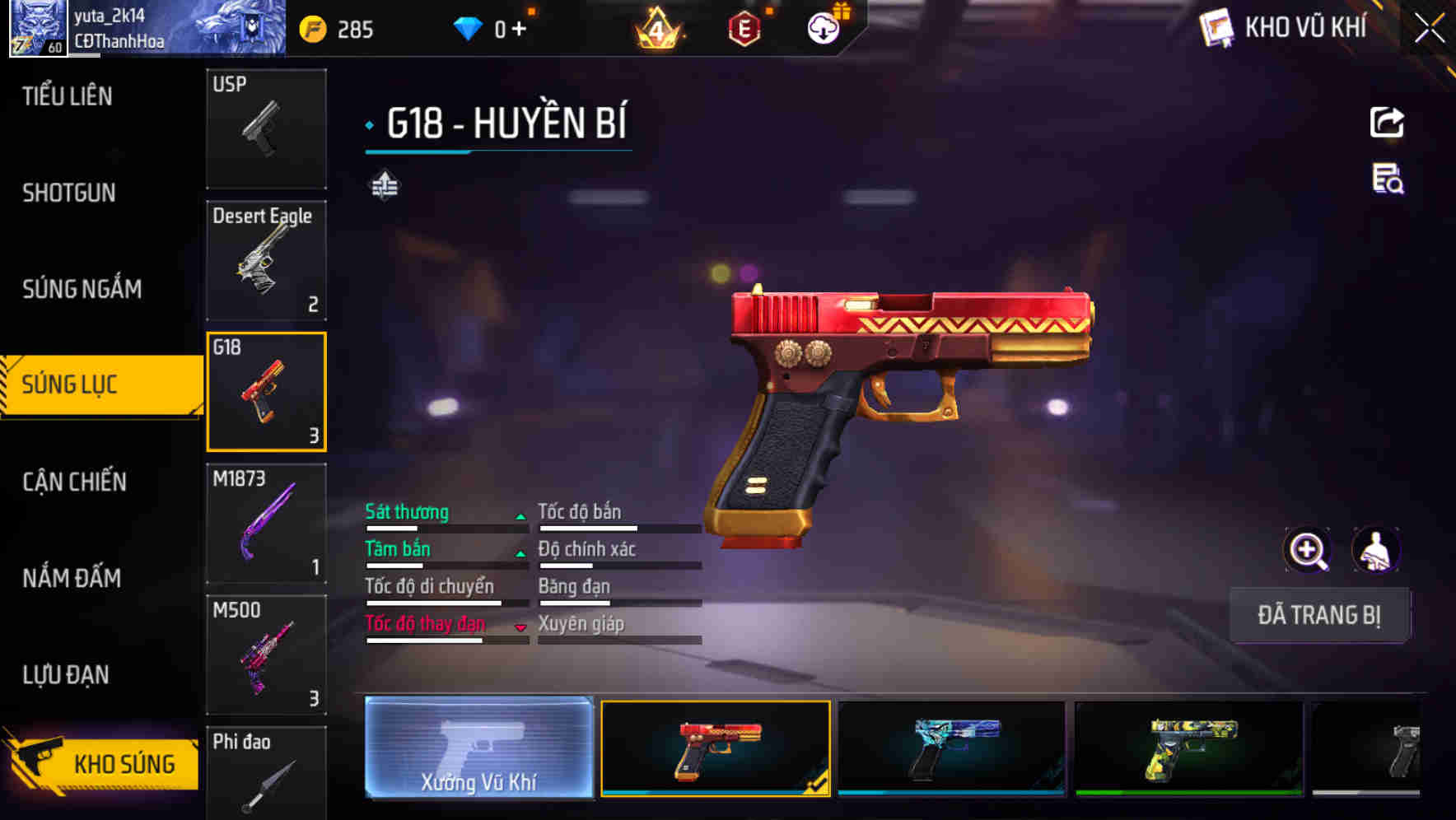The width and height of the screenshot is (1456, 820).
Task: Select the Desert Eagle from the weapon list
Action: (x=266, y=260)
